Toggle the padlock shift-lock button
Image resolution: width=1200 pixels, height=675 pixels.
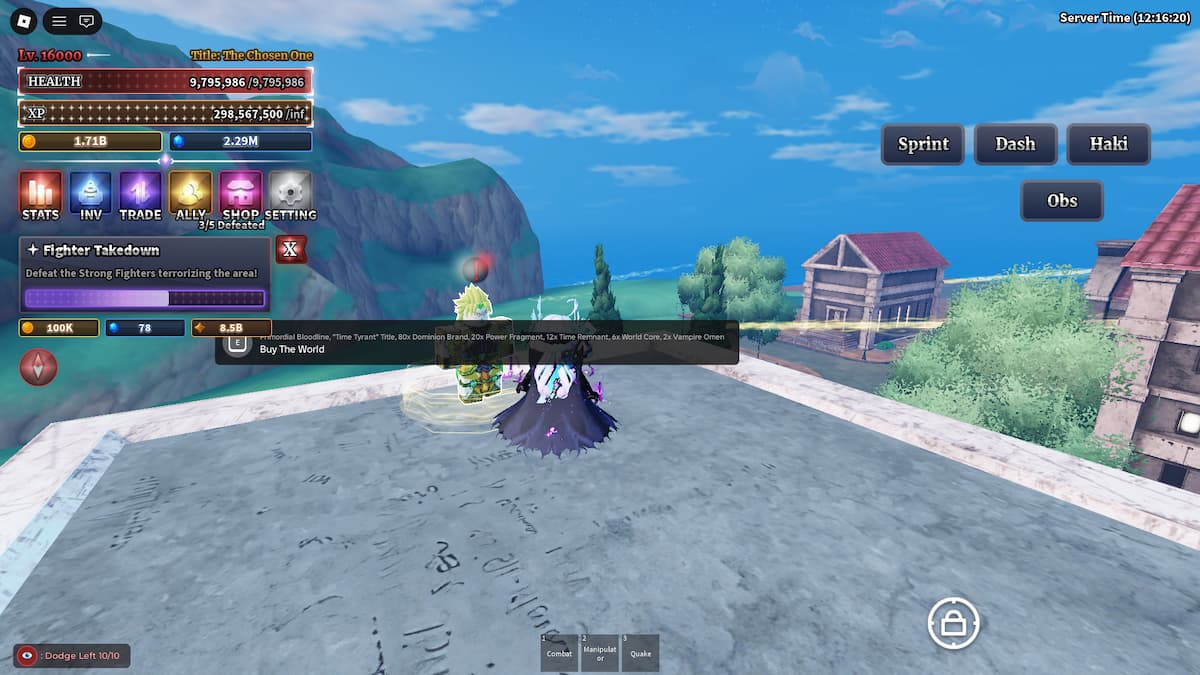click(953, 624)
